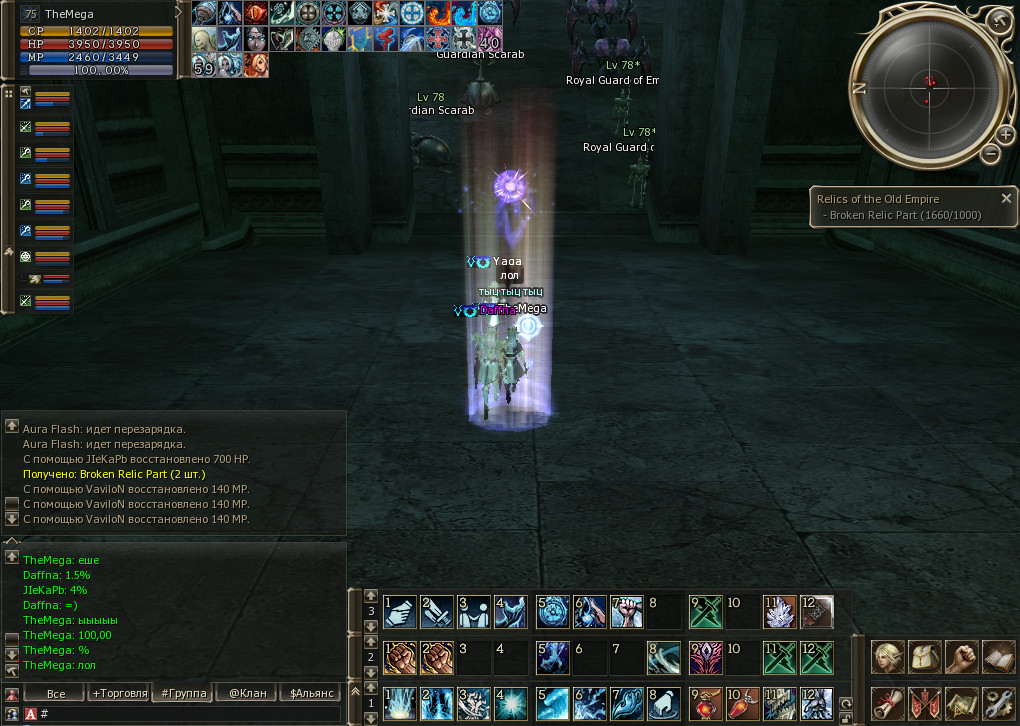Open the system menu with gear and wrench icon
The image size is (1020, 726).
tap(999, 703)
